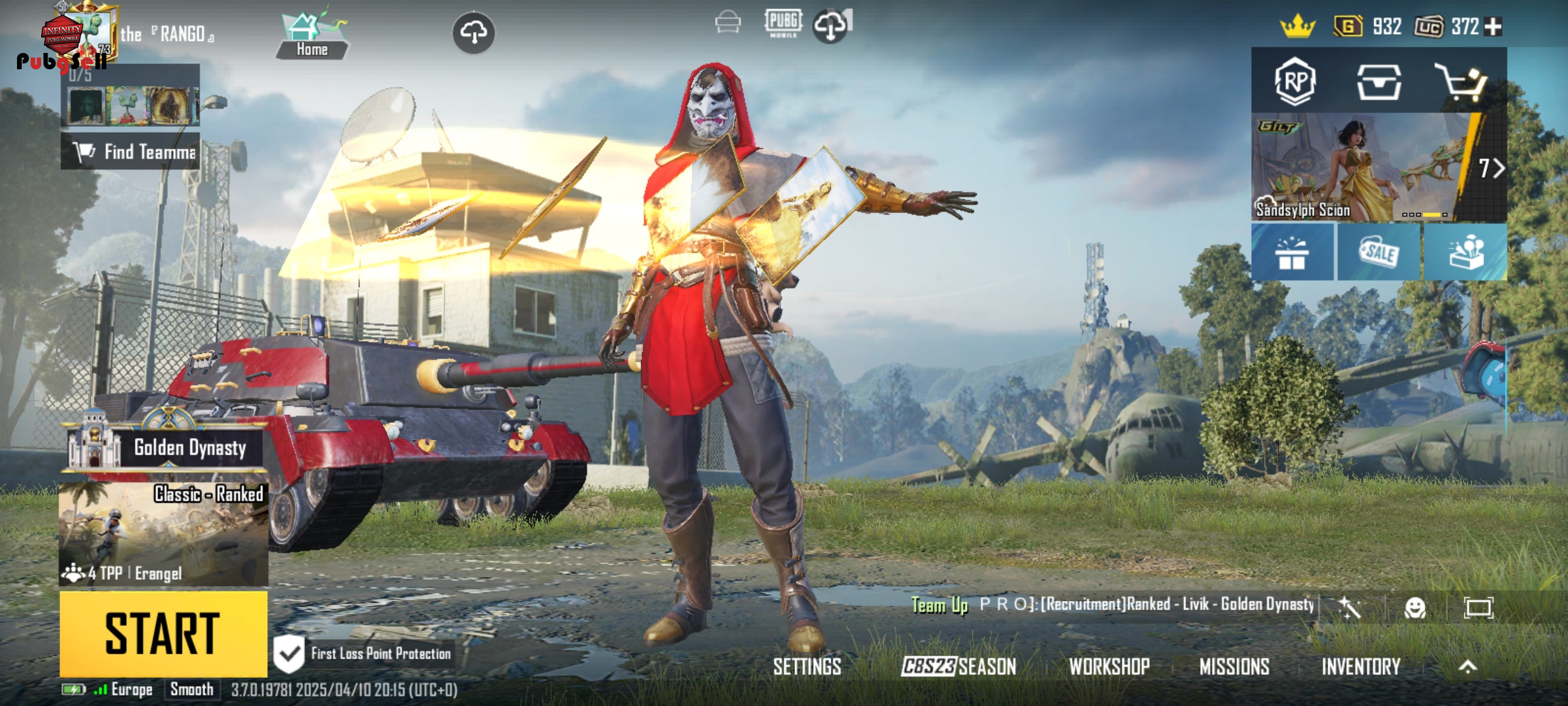Start the match with the yellow START button
1568x706 pixels.
pyautogui.click(x=163, y=633)
